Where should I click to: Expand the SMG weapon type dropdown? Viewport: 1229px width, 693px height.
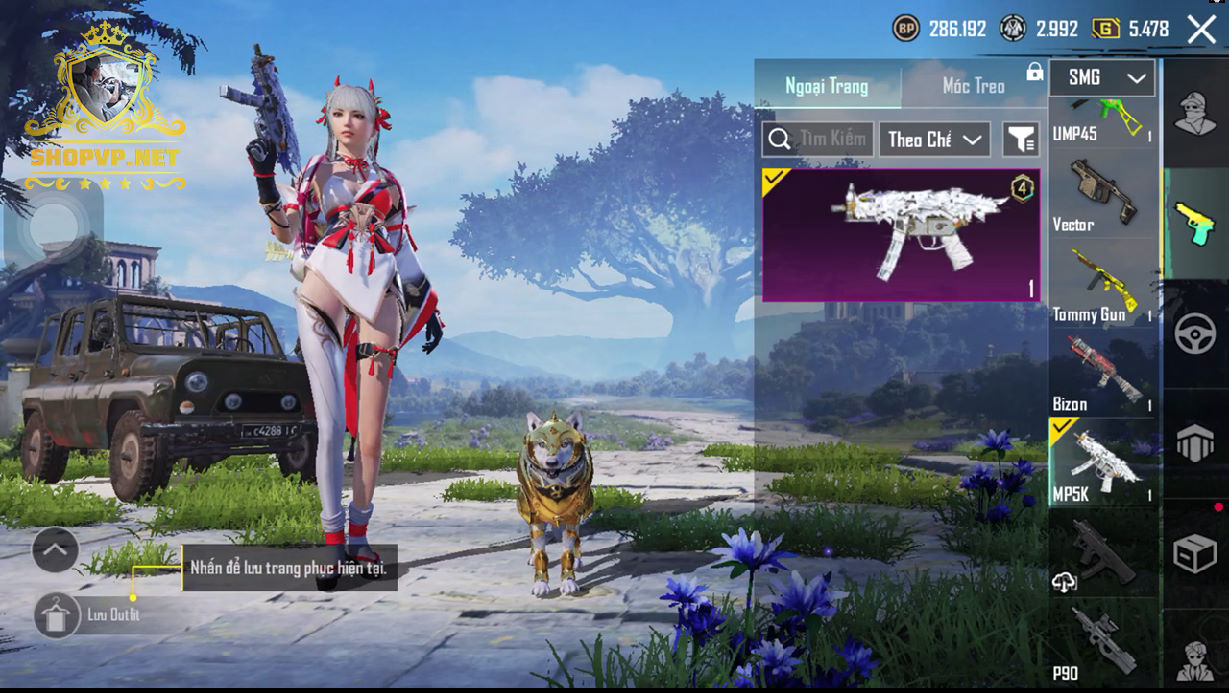tap(1102, 78)
